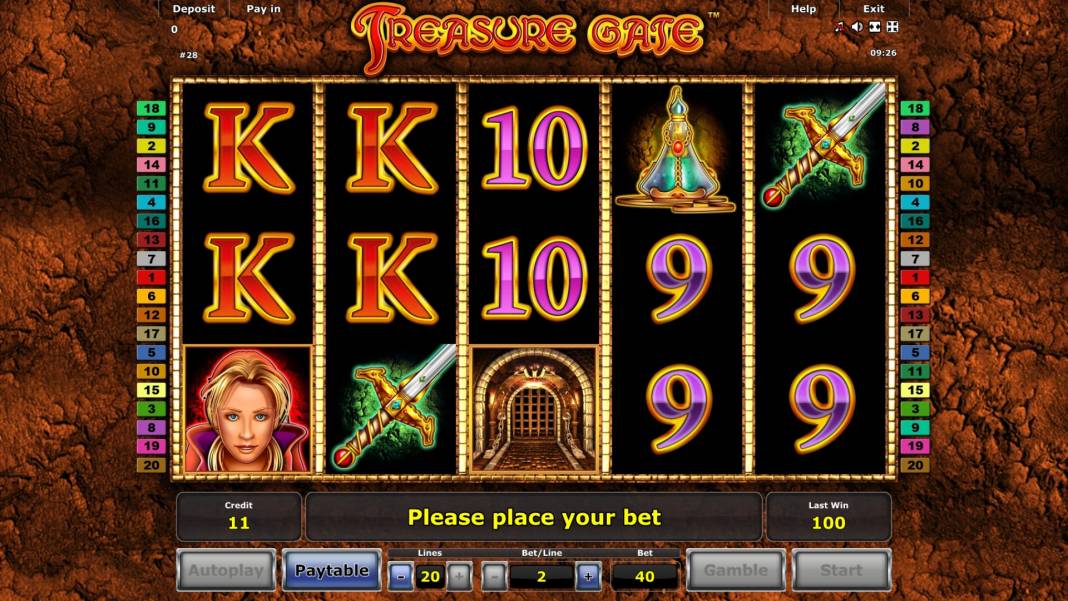This screenshot has height=601, width=1068.
Task: Activate the four-arrow fullscreen icon
Action: [x=892, y=27]
